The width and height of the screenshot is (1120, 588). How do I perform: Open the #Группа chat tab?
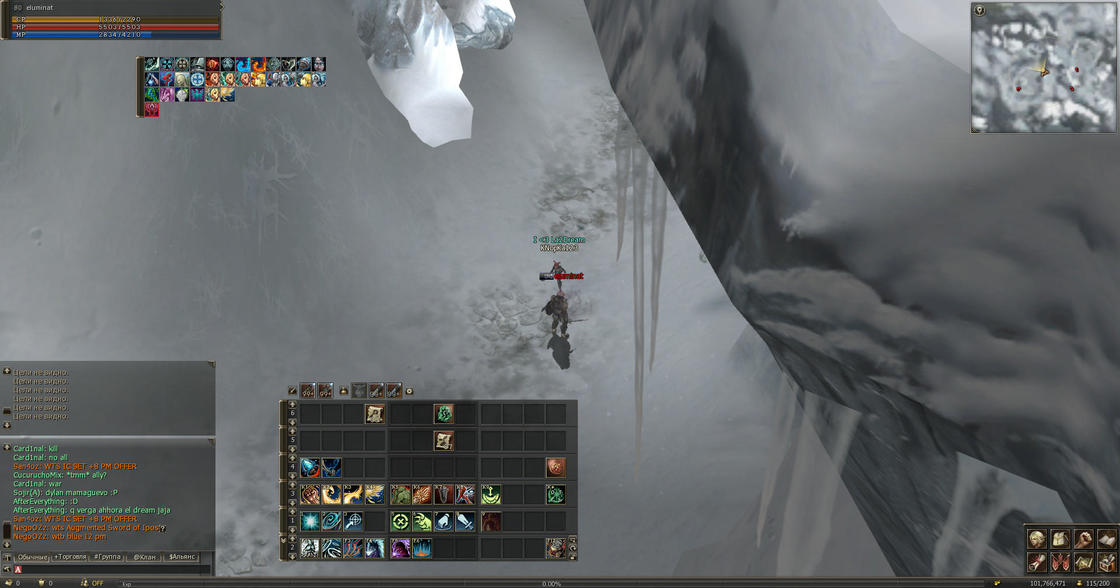107,557
